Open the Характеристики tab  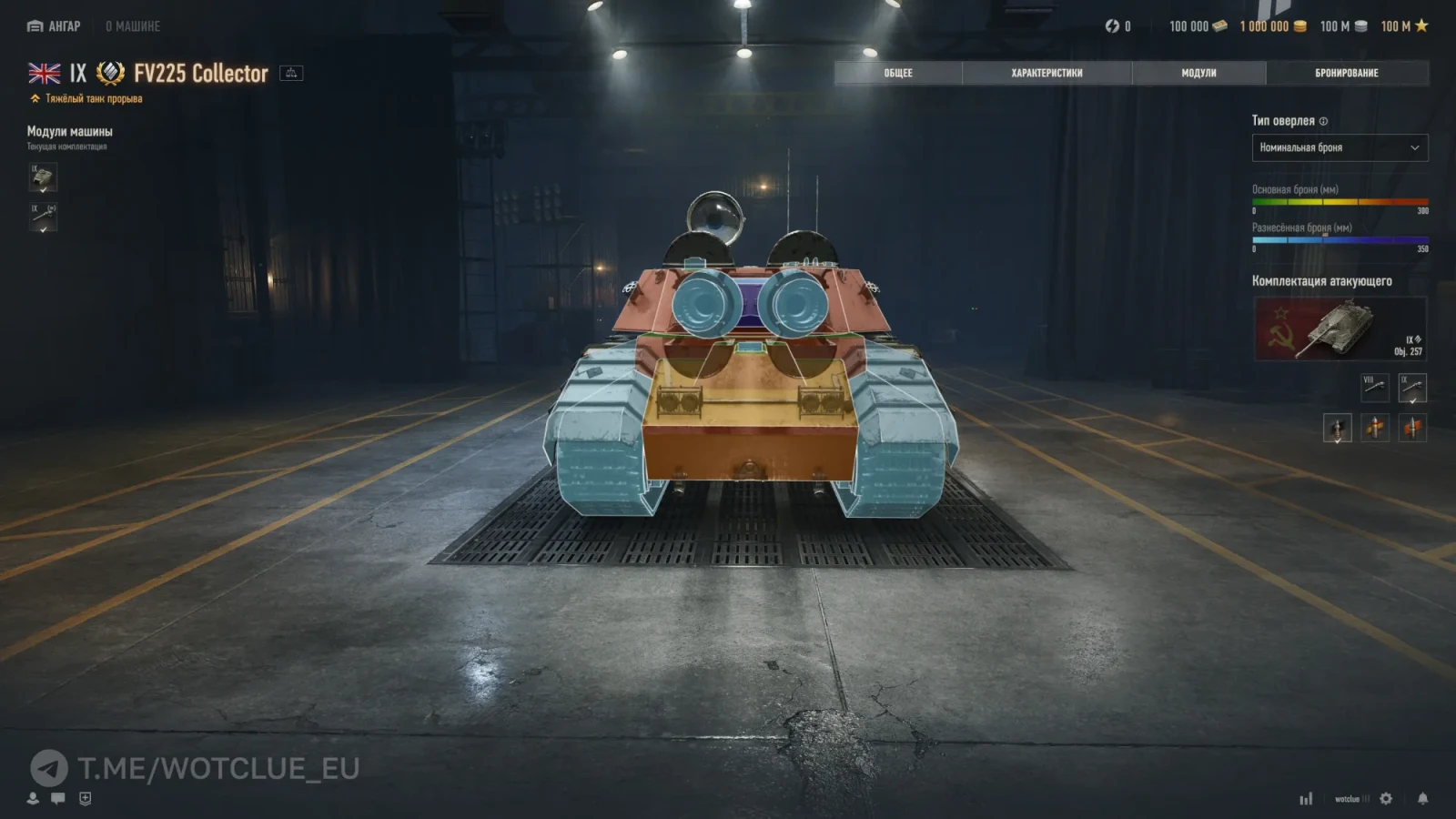pyautogui.click(x=1046, y=73)
